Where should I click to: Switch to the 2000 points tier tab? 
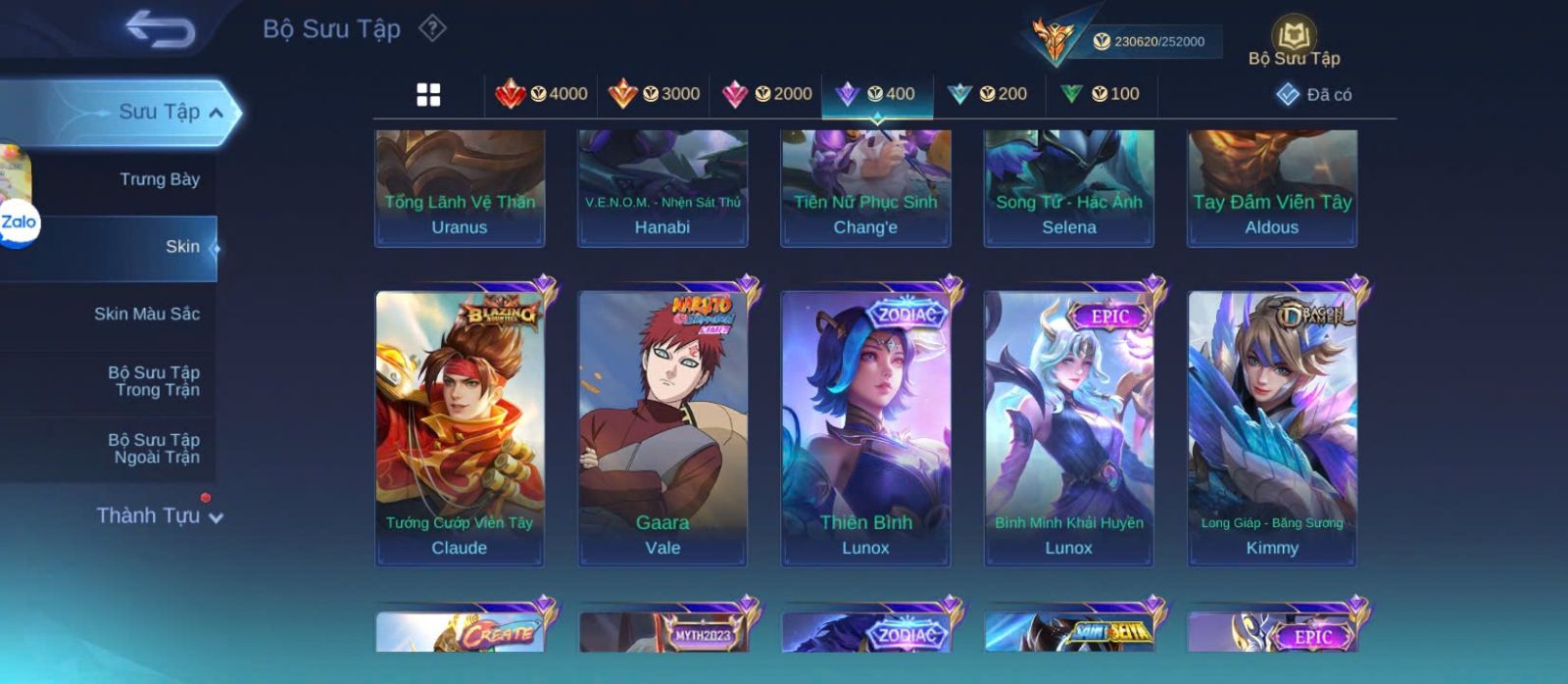tap(766, 94)
